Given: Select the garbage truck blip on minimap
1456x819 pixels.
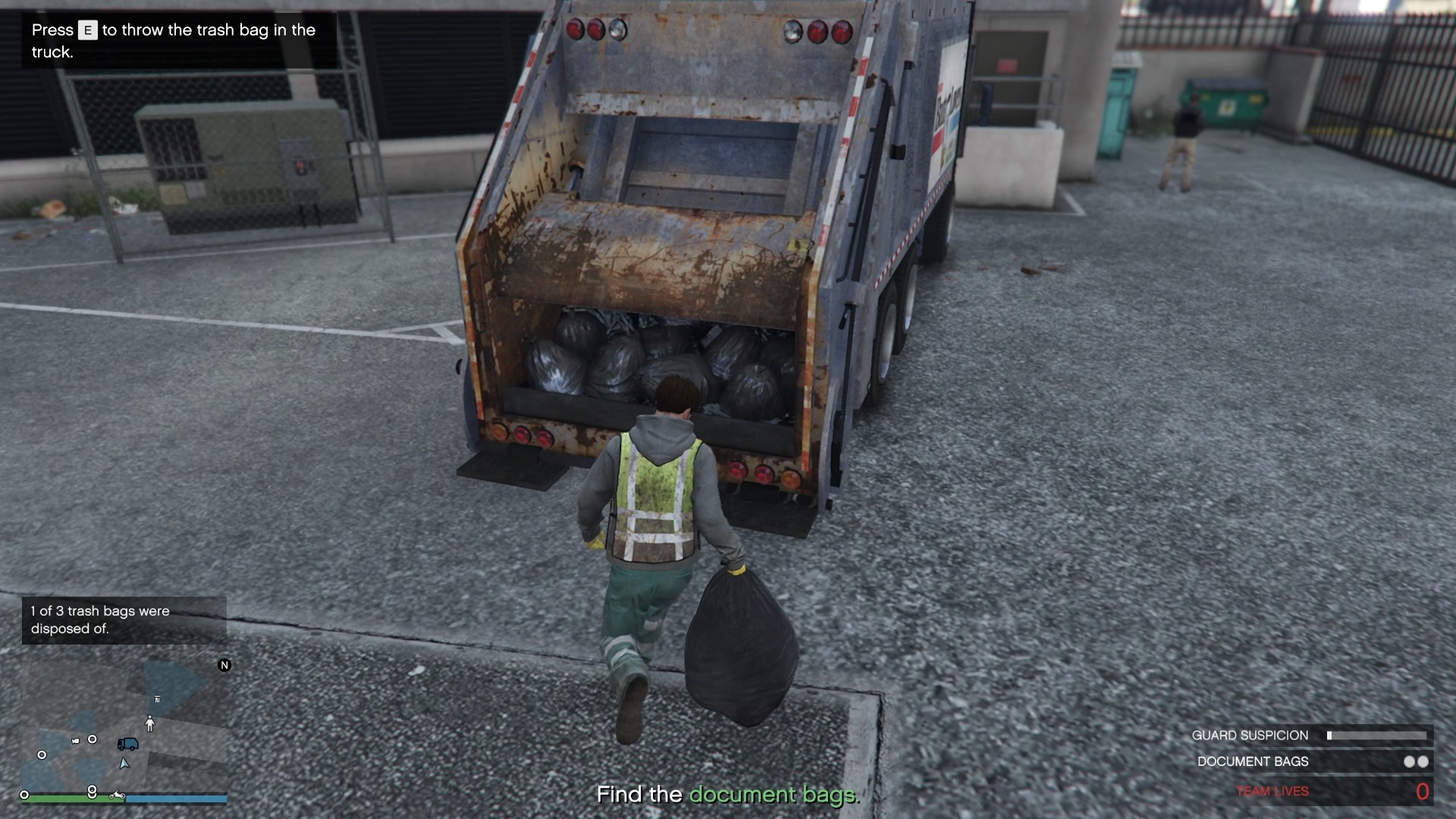Looking at the screenshot, I should (127, 744).
